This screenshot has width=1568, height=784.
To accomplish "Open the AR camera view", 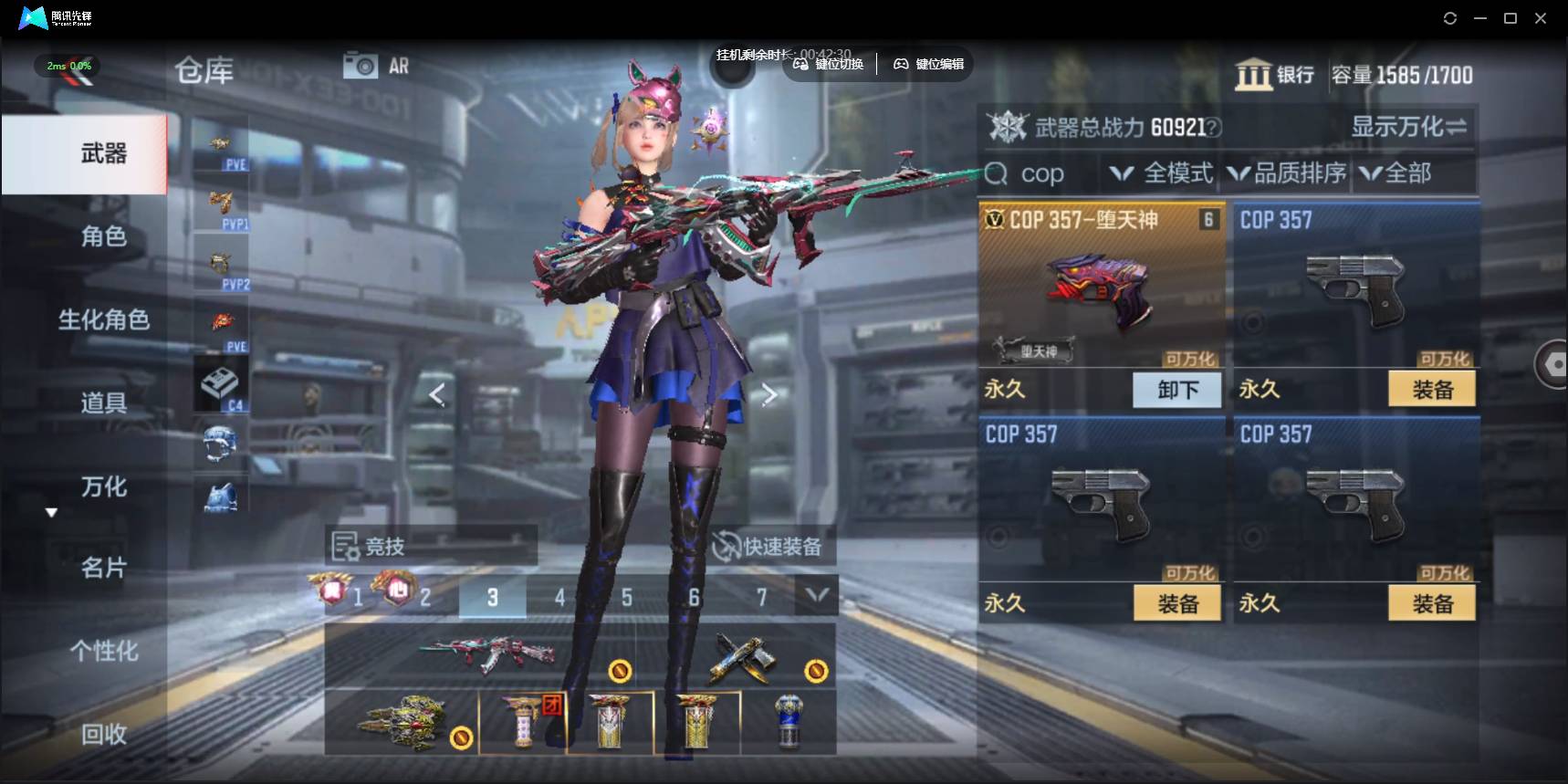I will pyautogui.click(x=376, y=66).
